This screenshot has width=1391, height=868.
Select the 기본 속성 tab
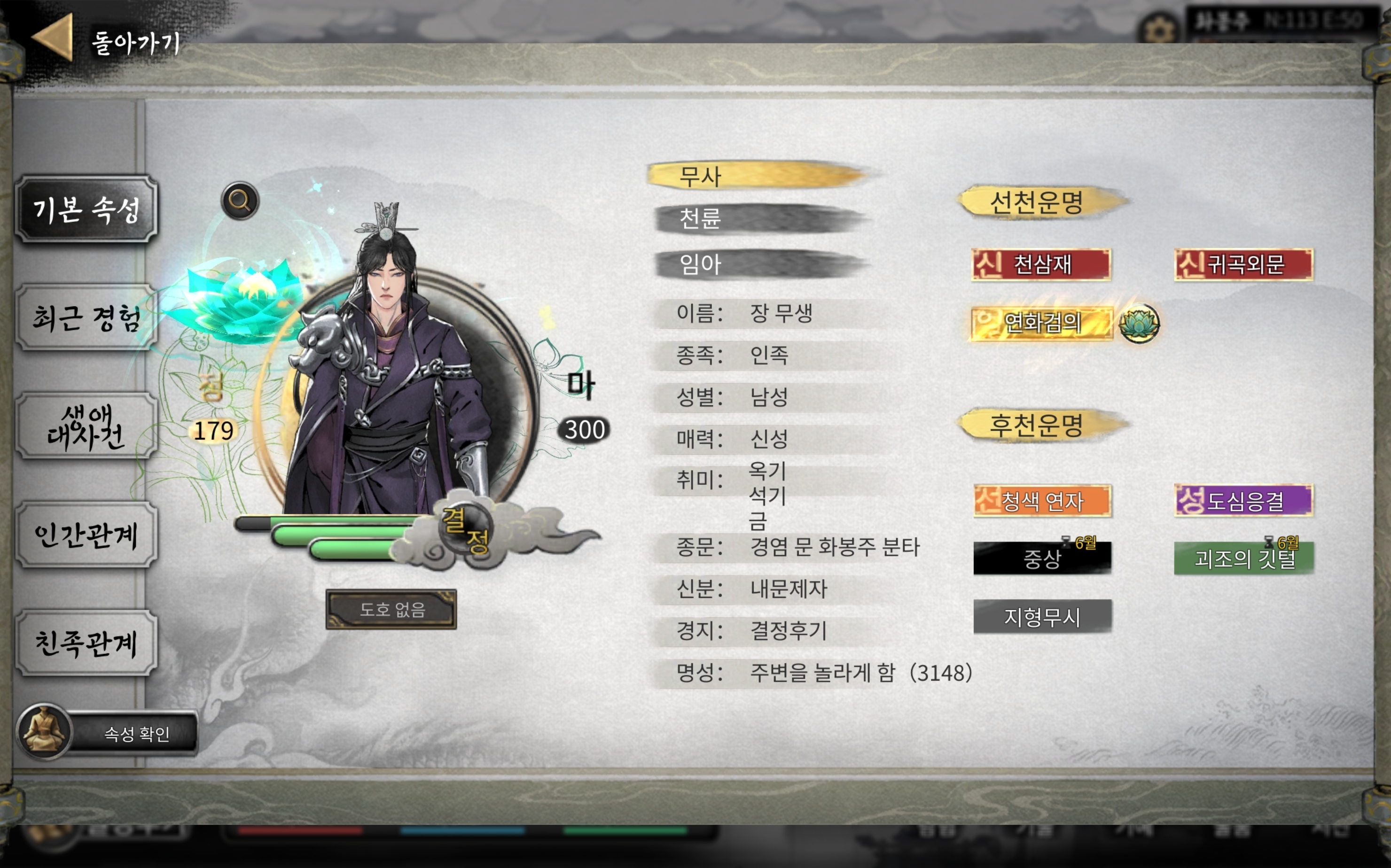click(x=86, y=209)
